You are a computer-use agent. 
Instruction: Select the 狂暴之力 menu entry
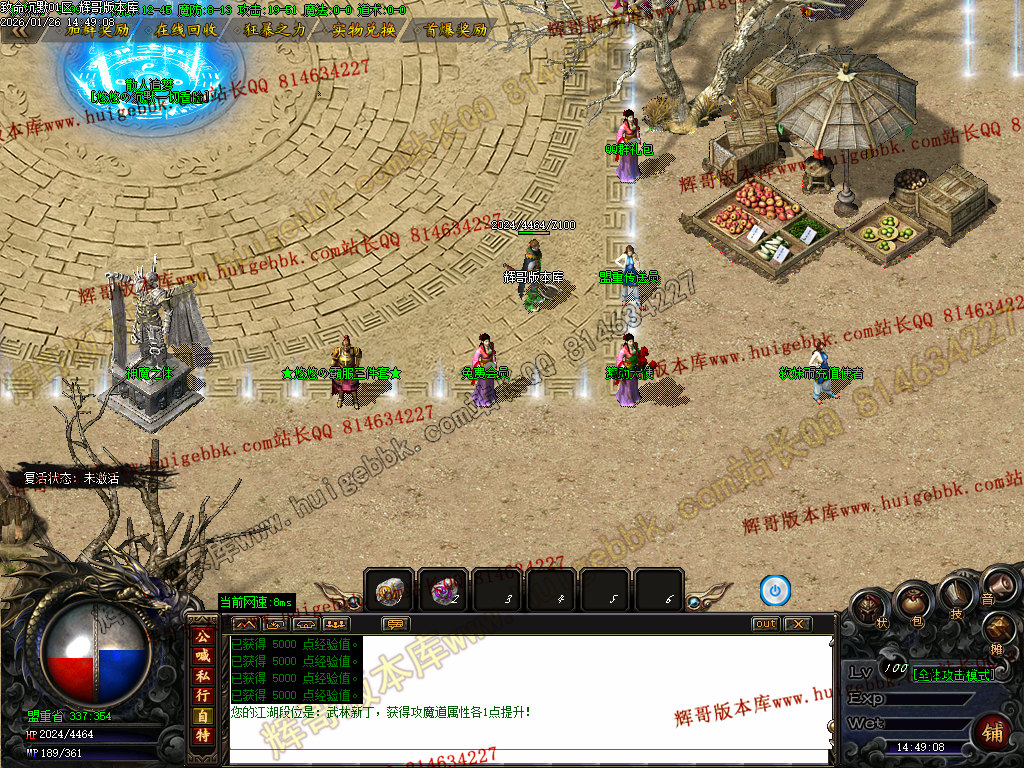pyautogui.click(x=275, y=30)
